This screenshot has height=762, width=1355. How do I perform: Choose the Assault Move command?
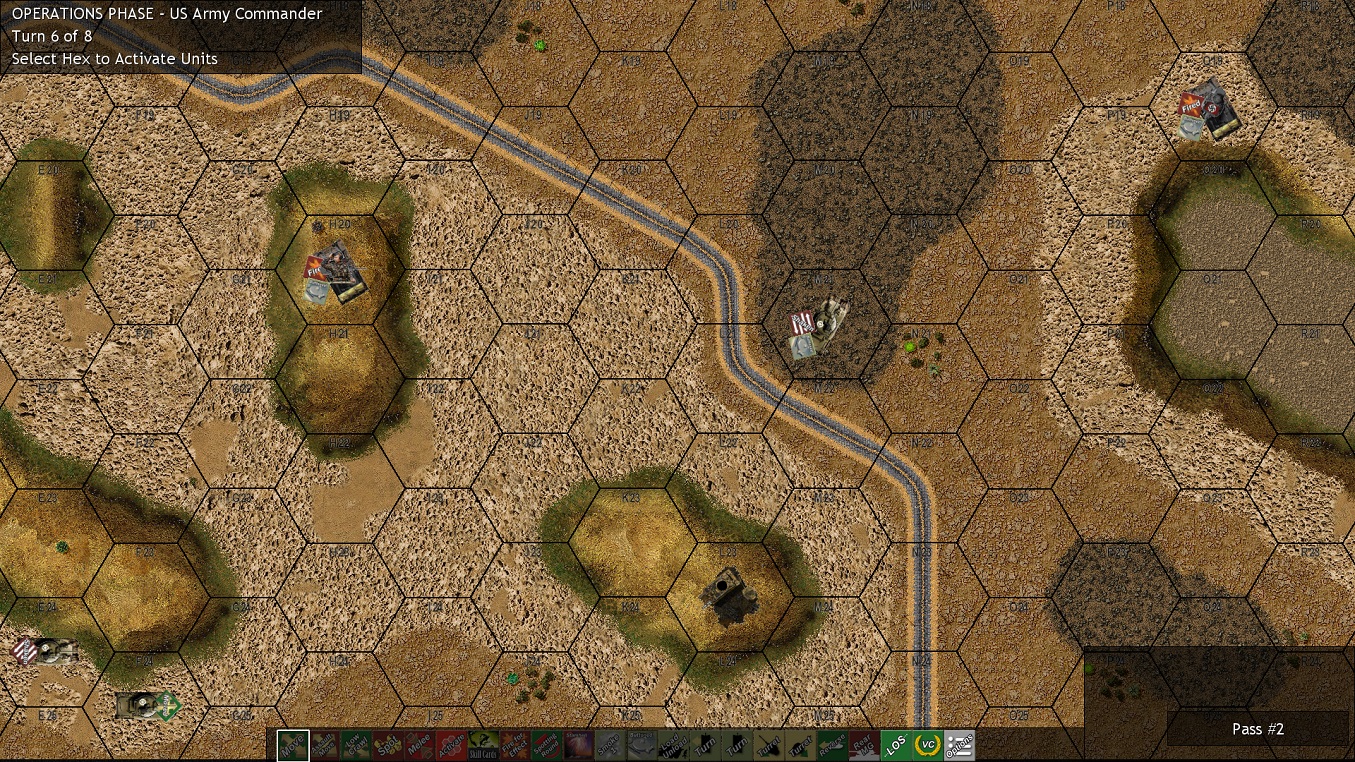(328, 746)
